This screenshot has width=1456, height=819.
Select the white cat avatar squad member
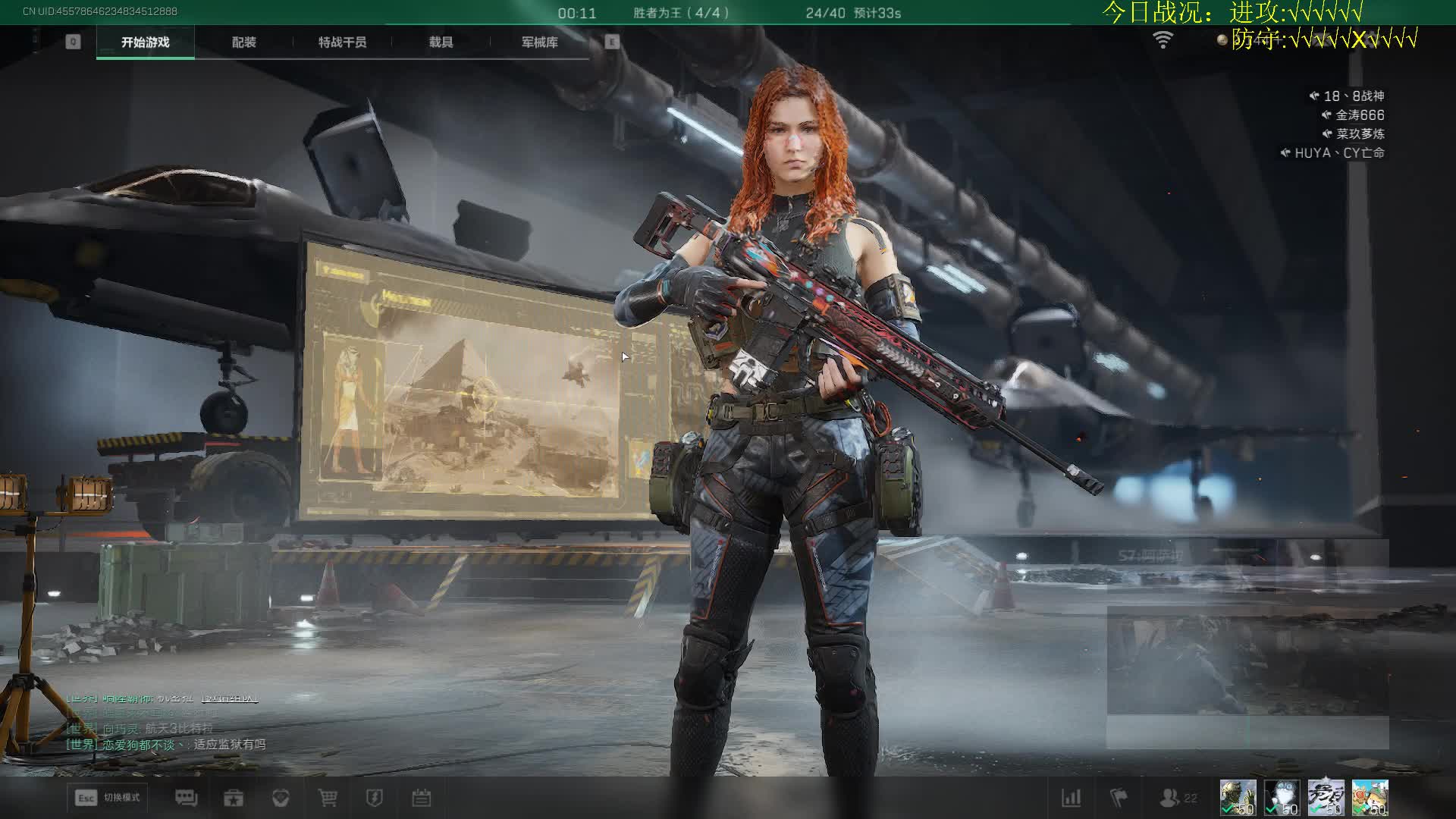point(1282,798)
